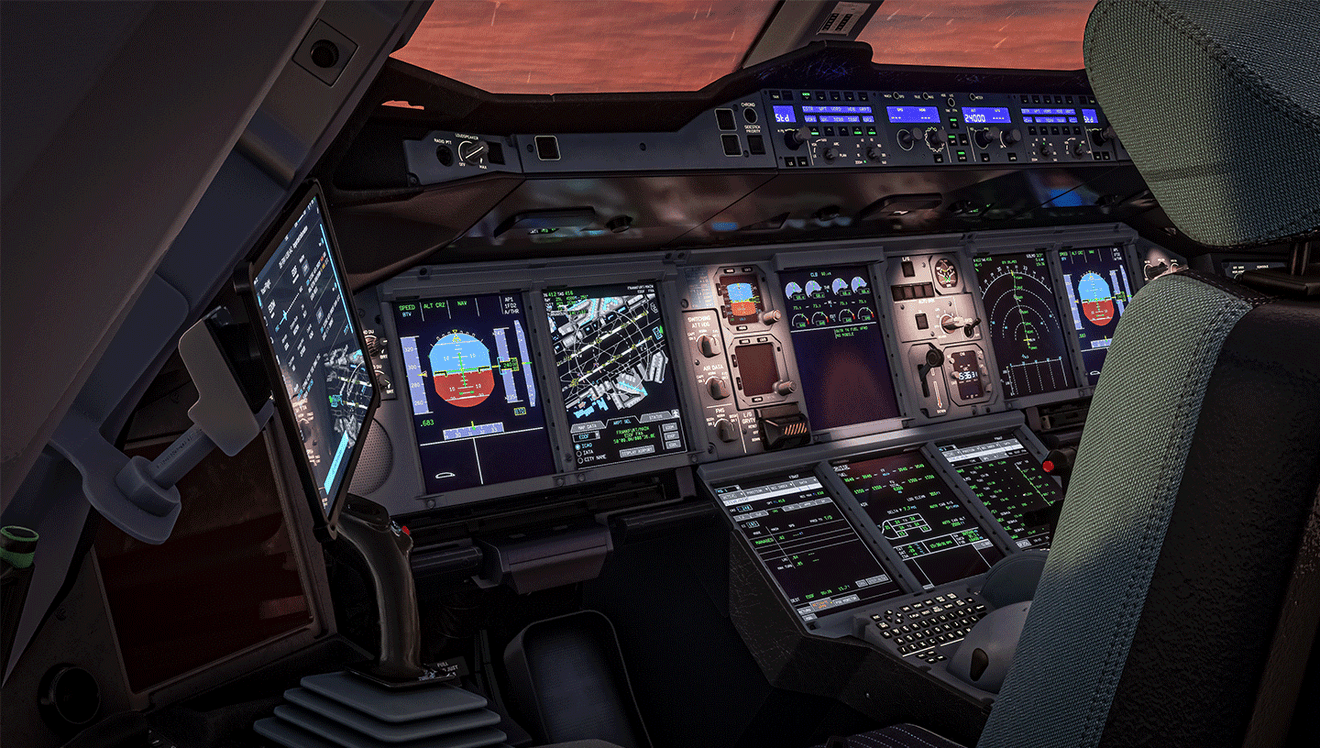Choose the IATA radio option

579,454
